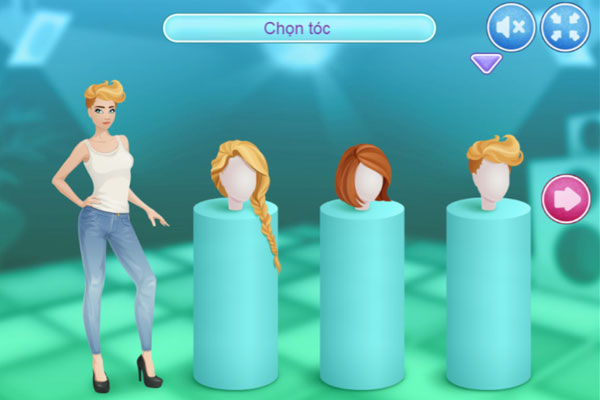Toggle the sound mute button

pyautogui.click(x=511, y=27)
